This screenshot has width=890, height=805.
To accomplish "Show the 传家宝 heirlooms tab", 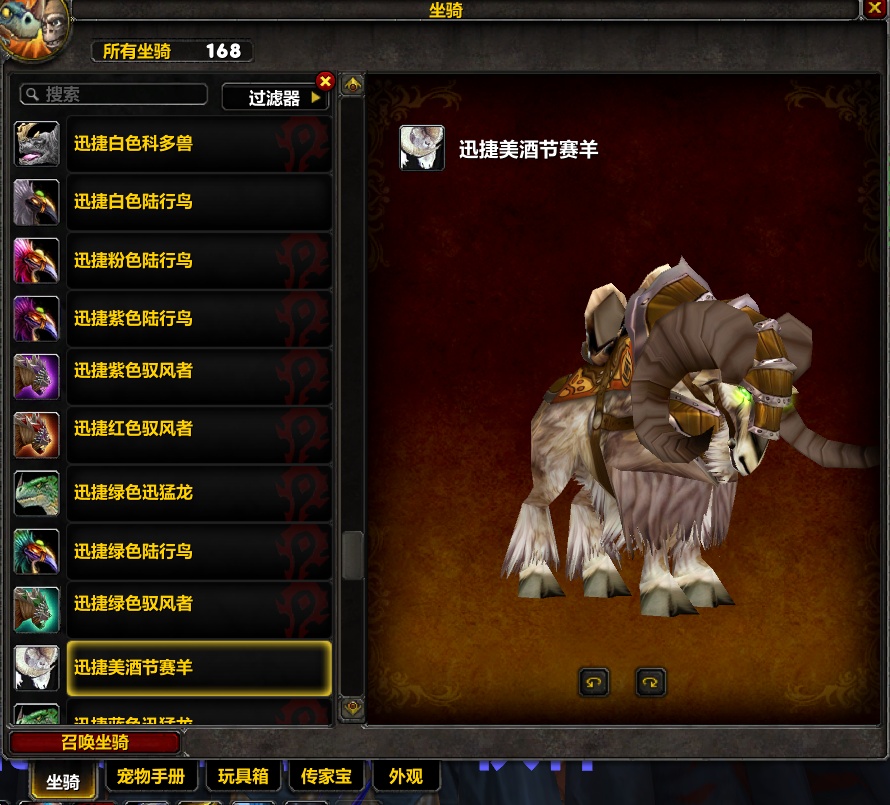I will click(325, 776).
